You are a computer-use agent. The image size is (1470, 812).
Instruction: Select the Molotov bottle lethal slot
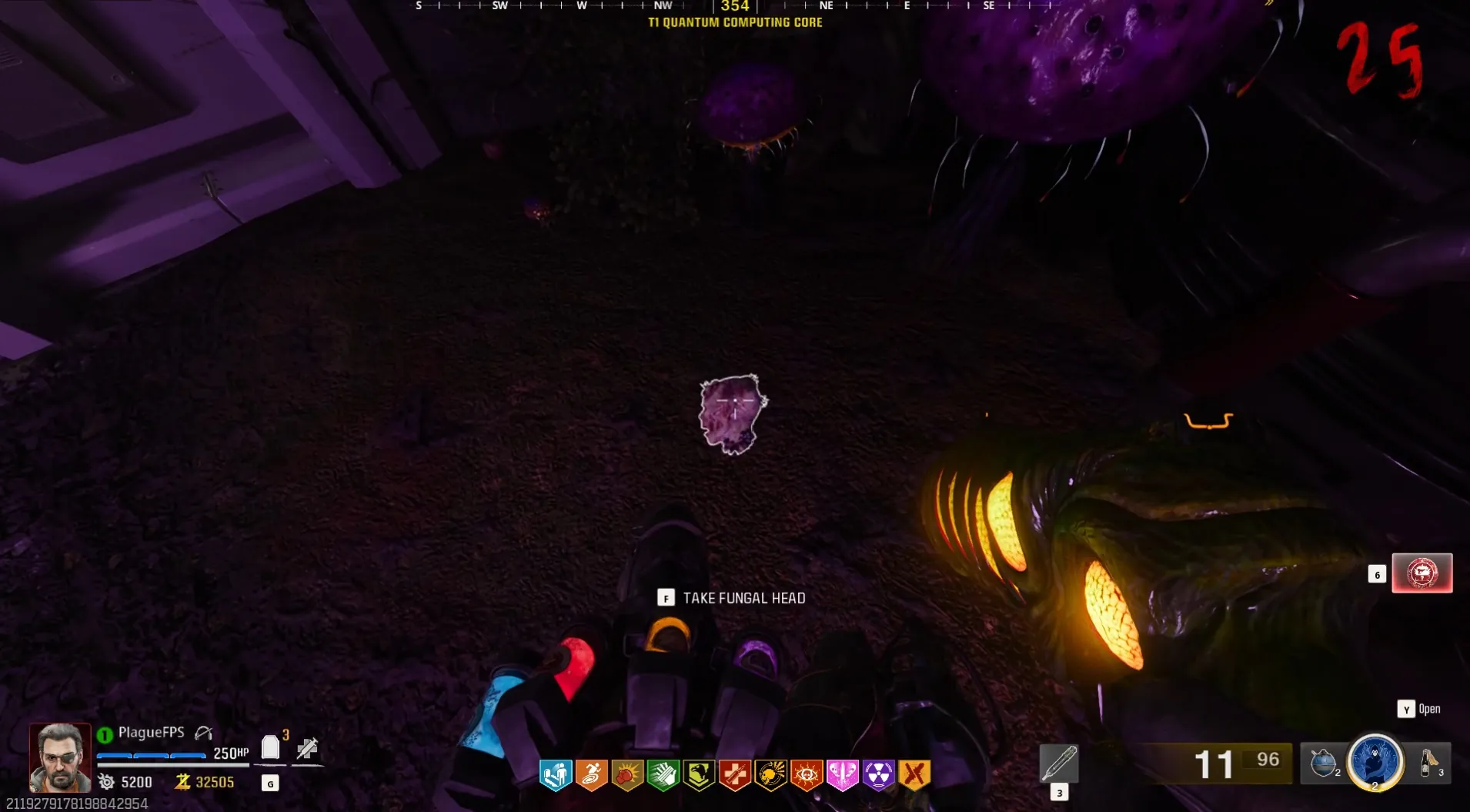[x=1429, y=763]
